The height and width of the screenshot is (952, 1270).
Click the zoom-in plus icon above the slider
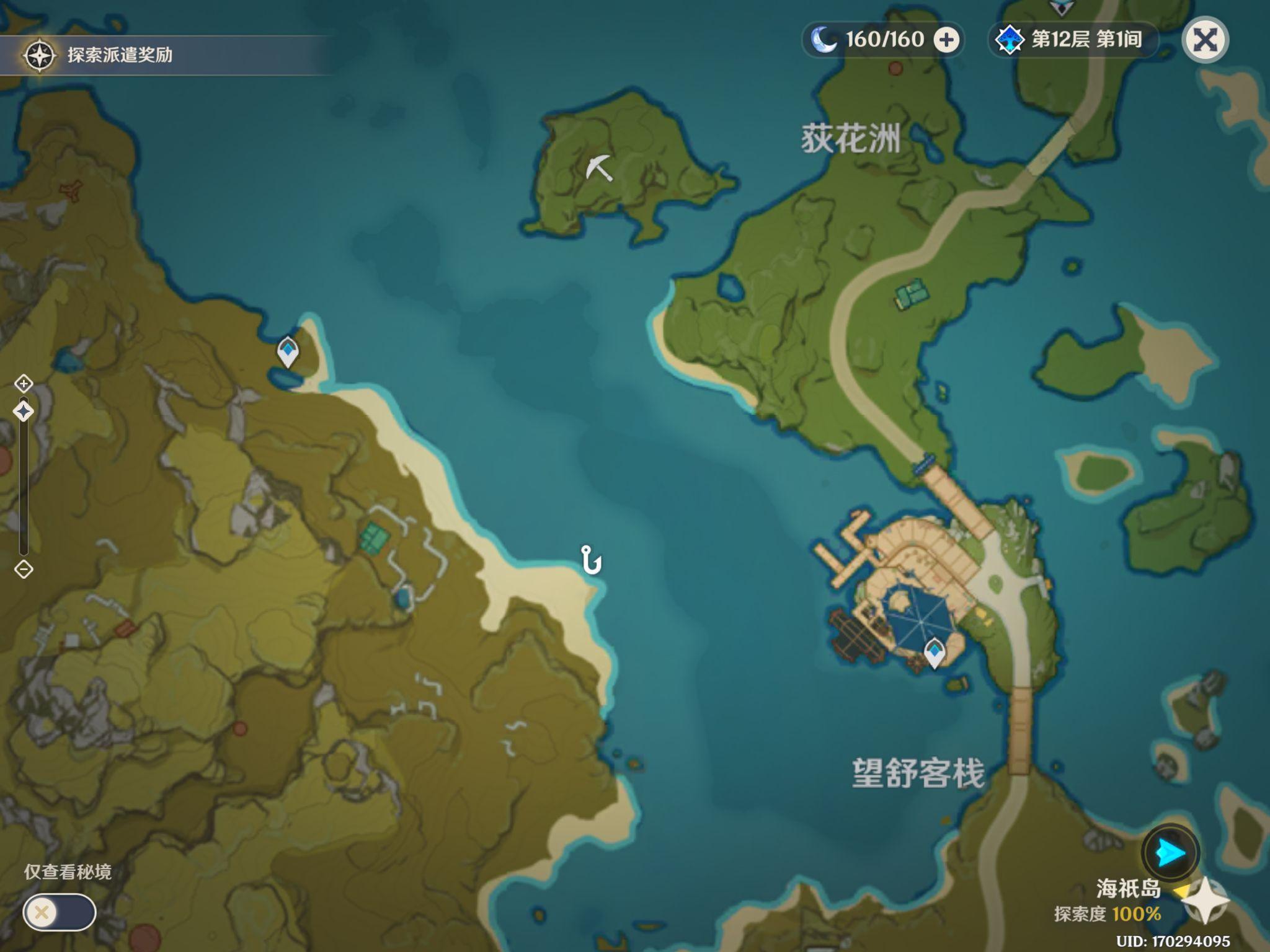coord(24,383)
